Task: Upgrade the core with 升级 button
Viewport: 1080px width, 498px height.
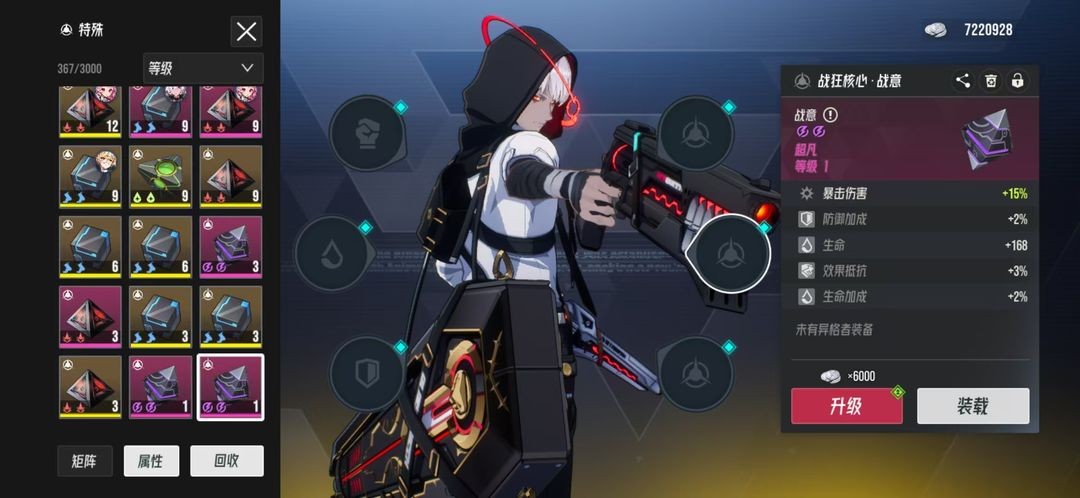Action: coord(846,406)
